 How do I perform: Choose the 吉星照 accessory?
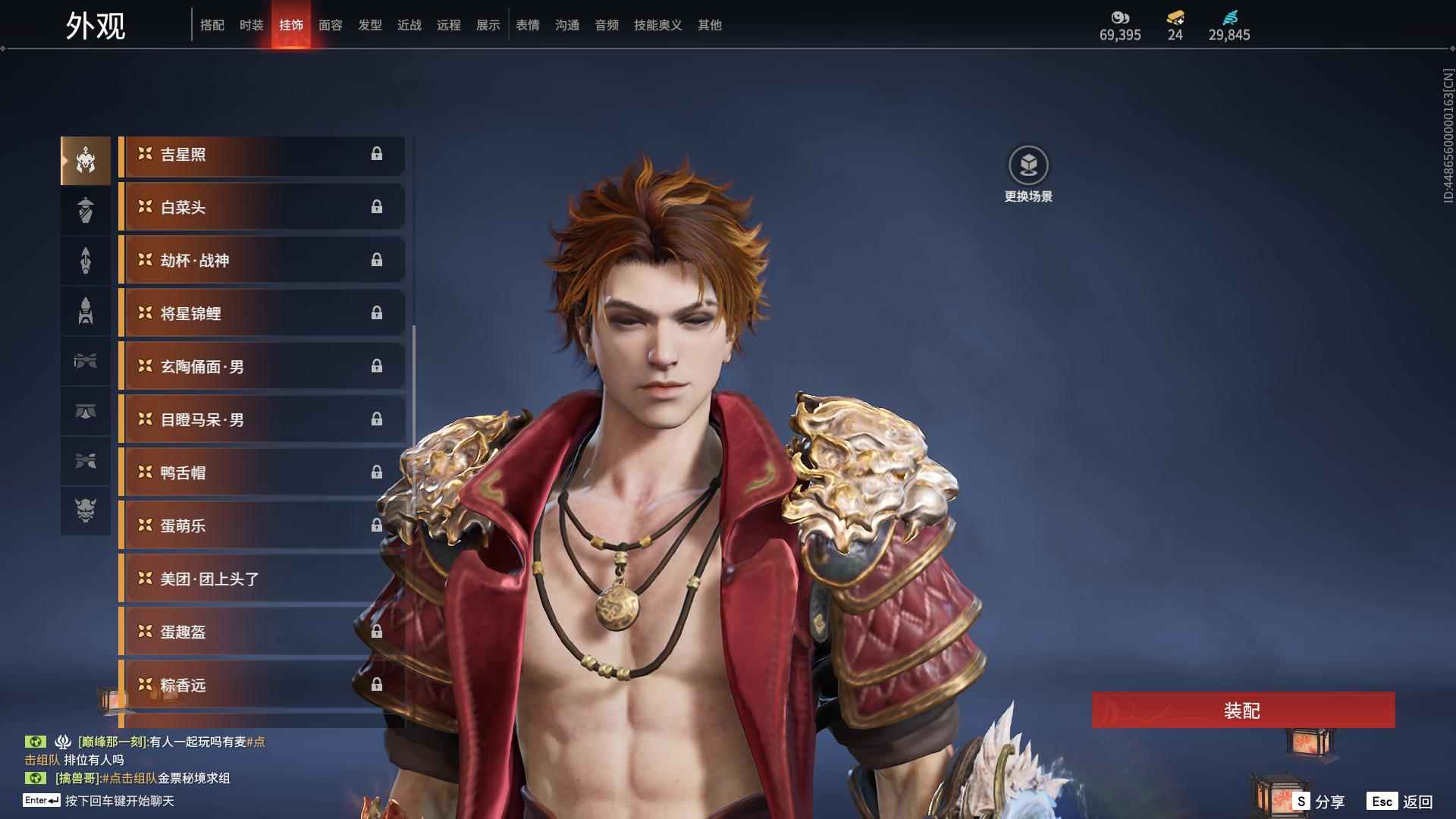262,155
